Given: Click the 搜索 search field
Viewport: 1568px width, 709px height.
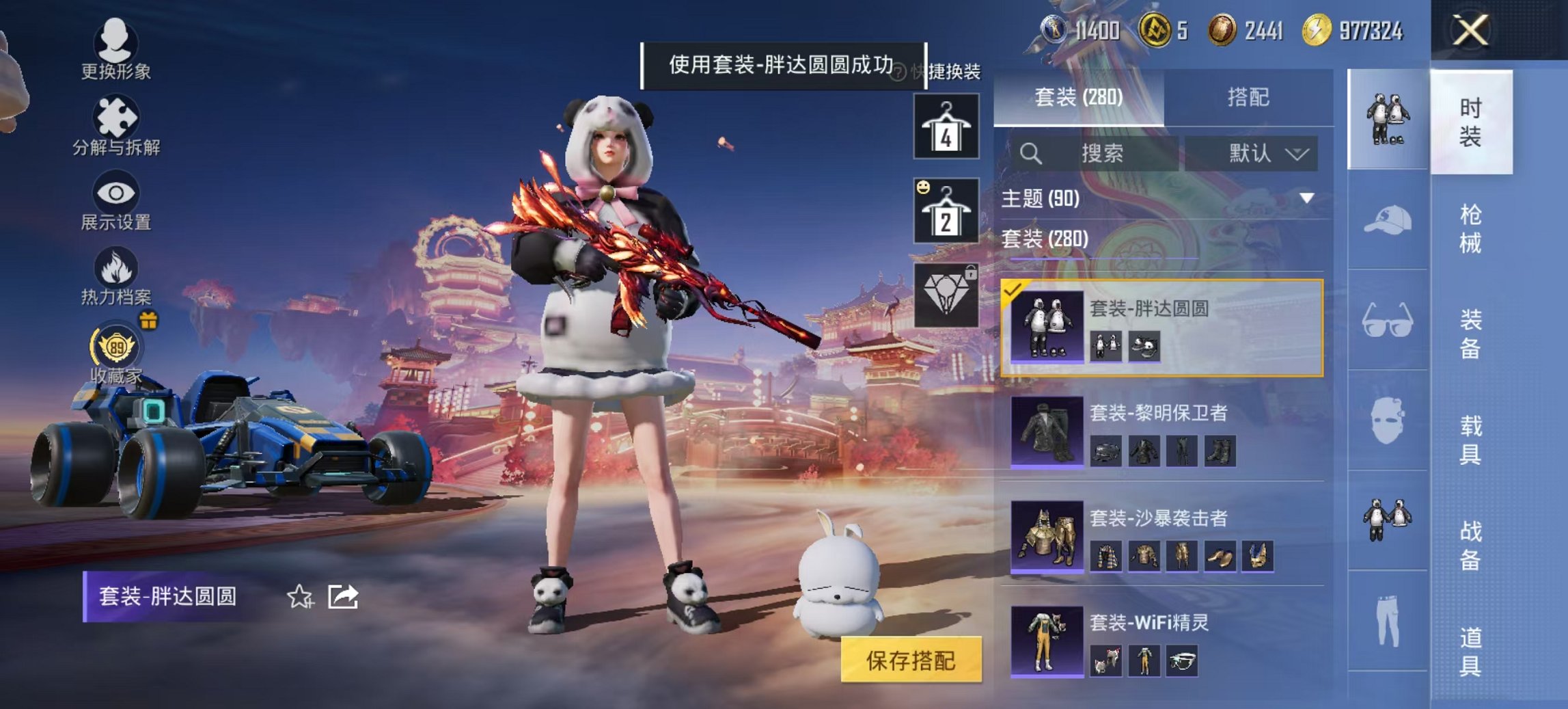Looking at the screenshot, I should click(1107, 153).
